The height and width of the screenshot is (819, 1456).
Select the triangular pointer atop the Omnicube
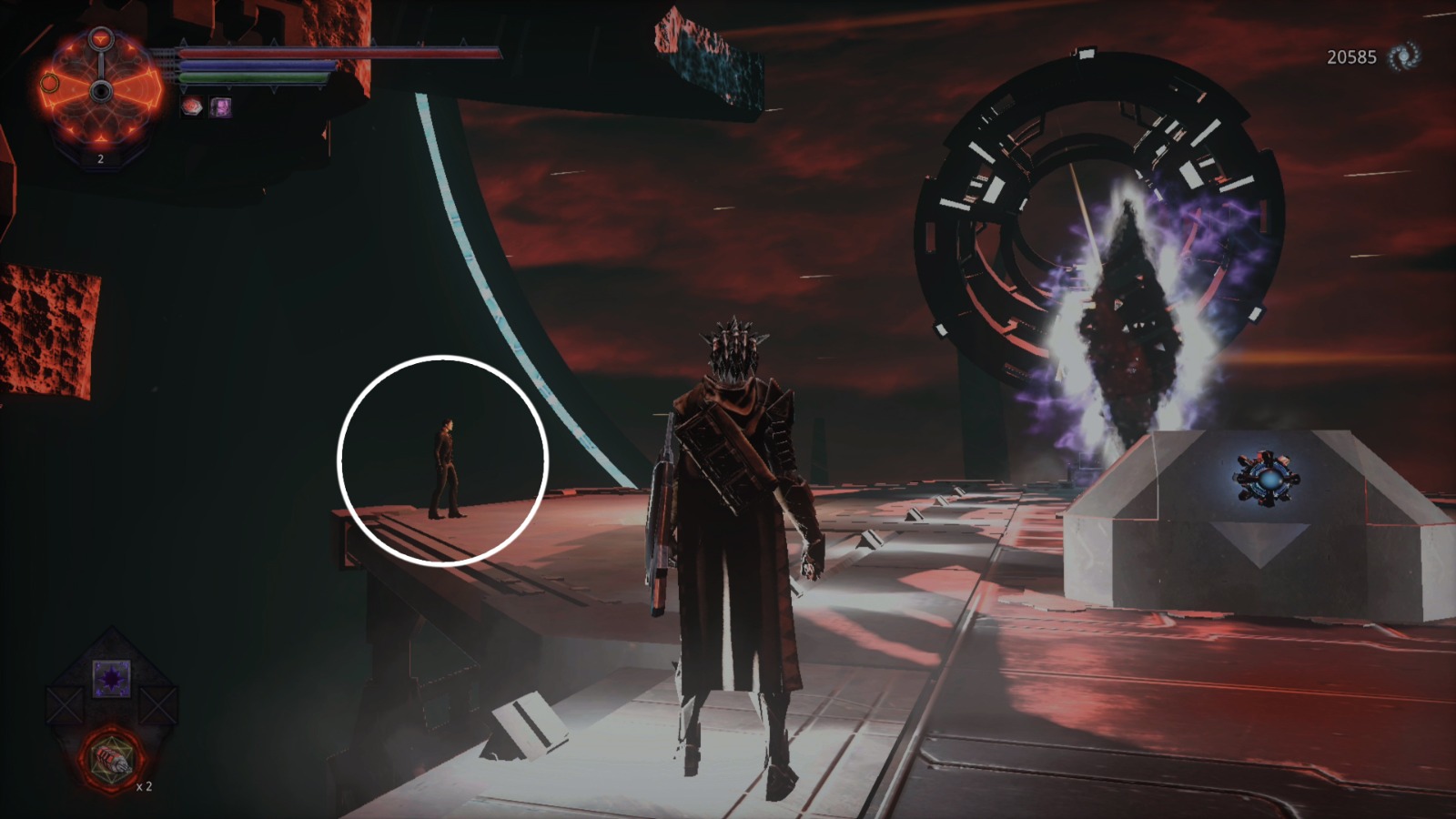tap(100, 40)
